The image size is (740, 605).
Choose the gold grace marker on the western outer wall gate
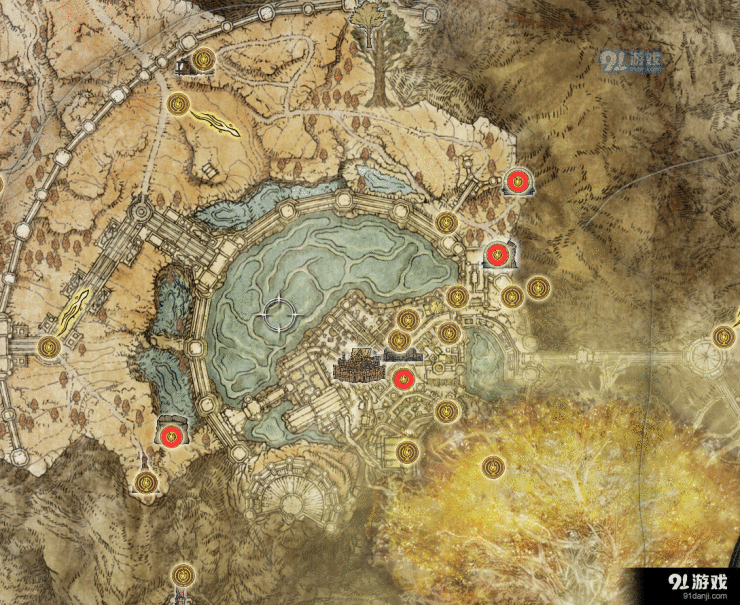click(x=48, y=347)
